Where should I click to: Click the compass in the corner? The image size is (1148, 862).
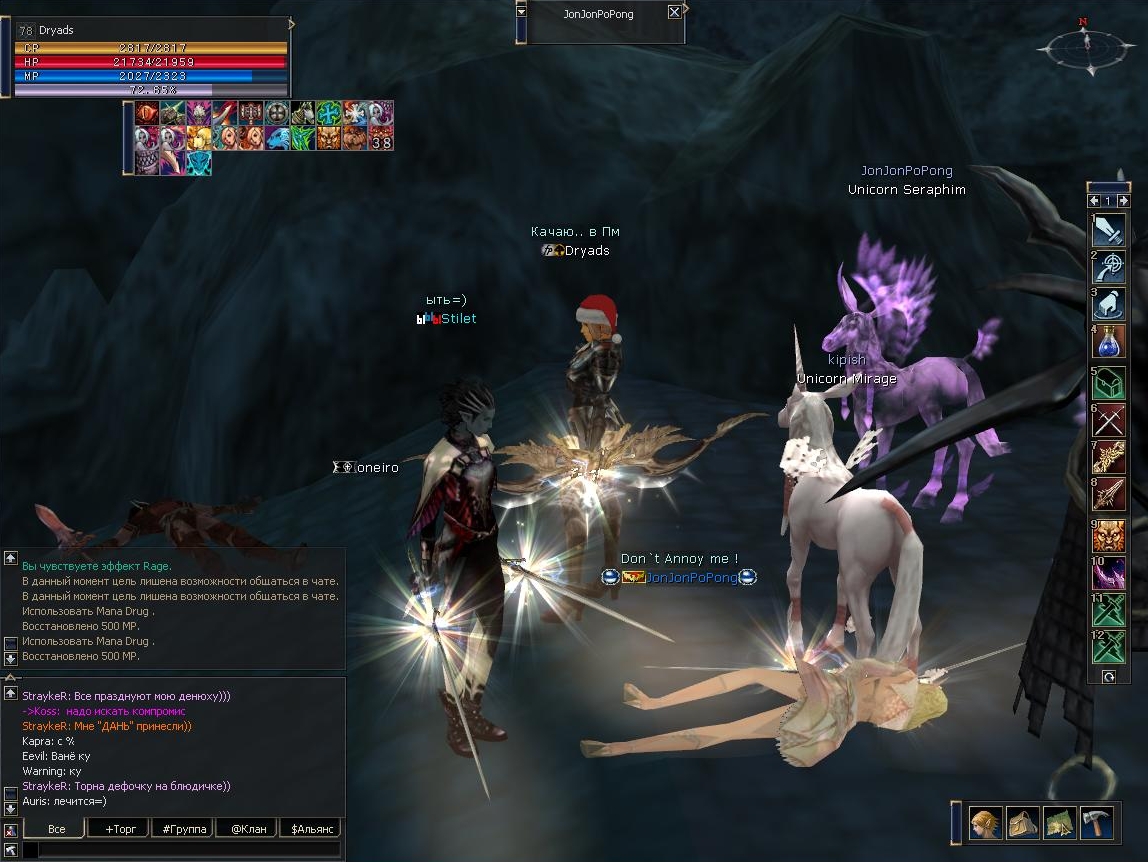[x=1086, y=46]
